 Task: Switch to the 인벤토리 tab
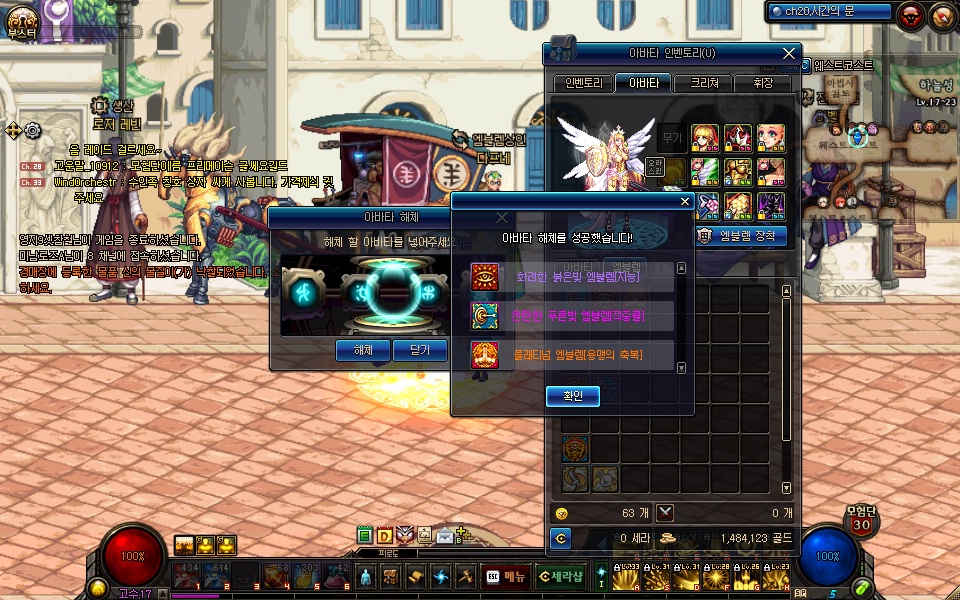pyautogui.click(x=583, y=83)
